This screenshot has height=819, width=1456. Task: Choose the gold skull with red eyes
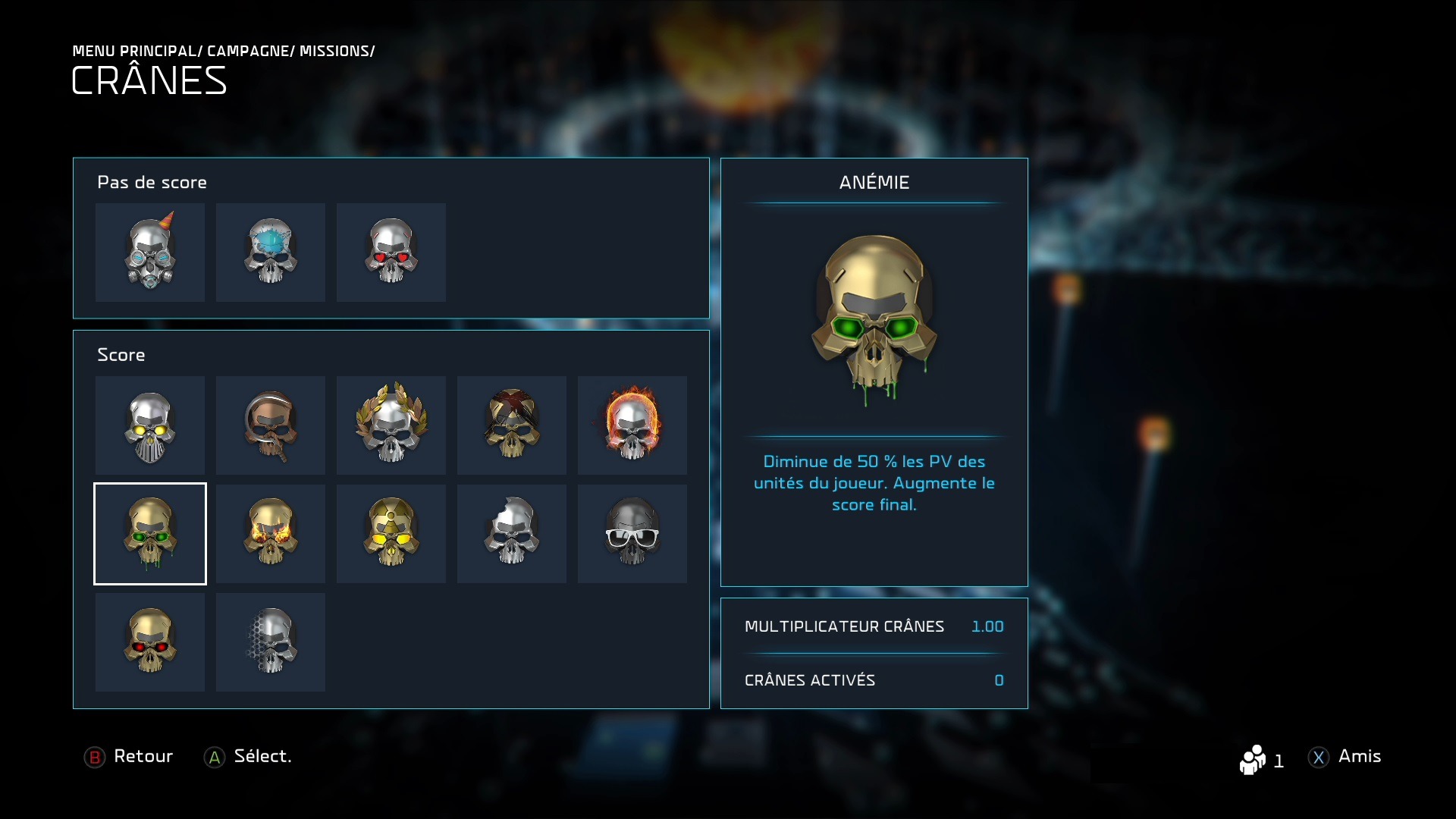150,642
